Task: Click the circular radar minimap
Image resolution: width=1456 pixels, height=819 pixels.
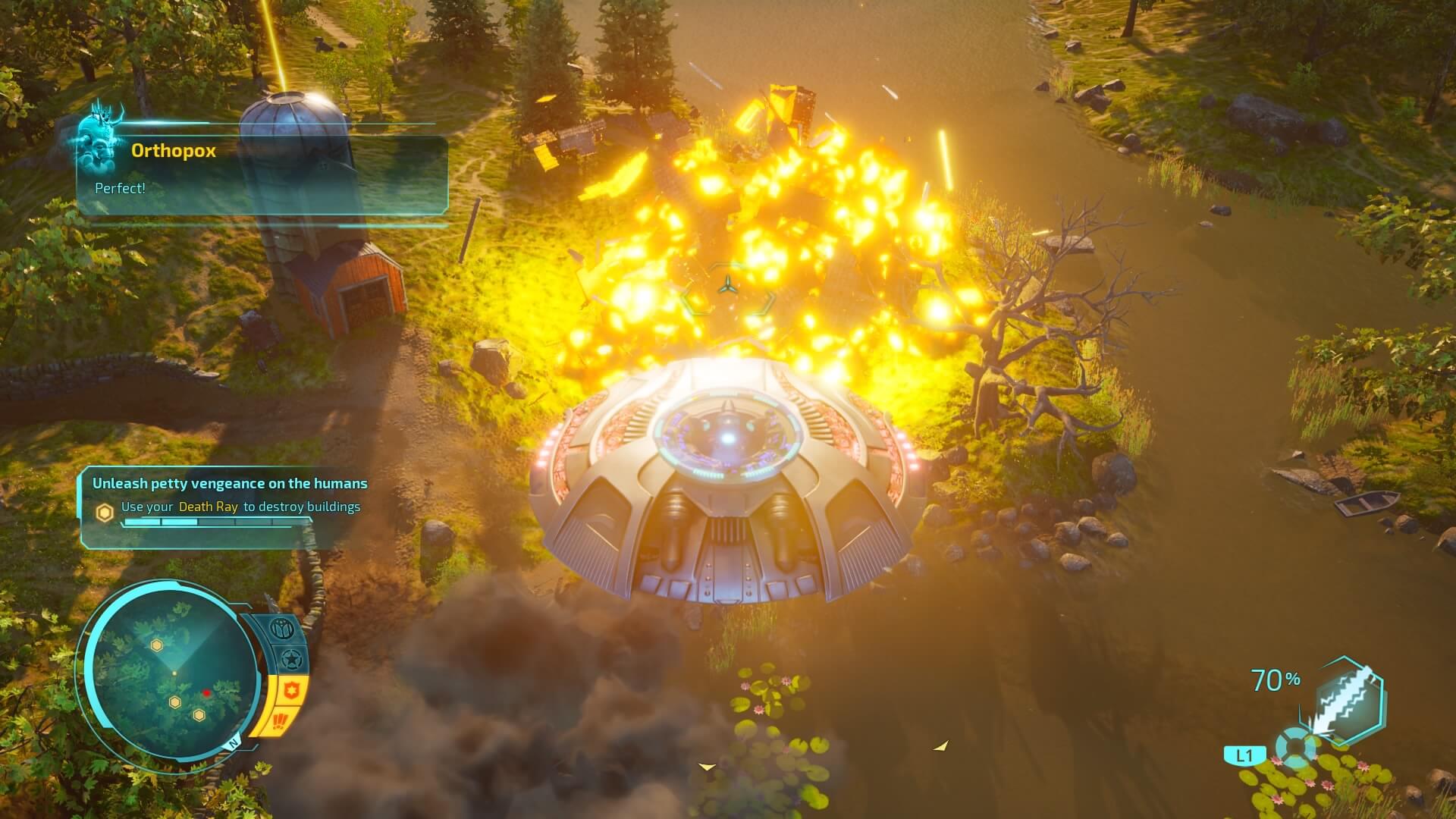Action: pyautogui.click(x=173, y=673)
